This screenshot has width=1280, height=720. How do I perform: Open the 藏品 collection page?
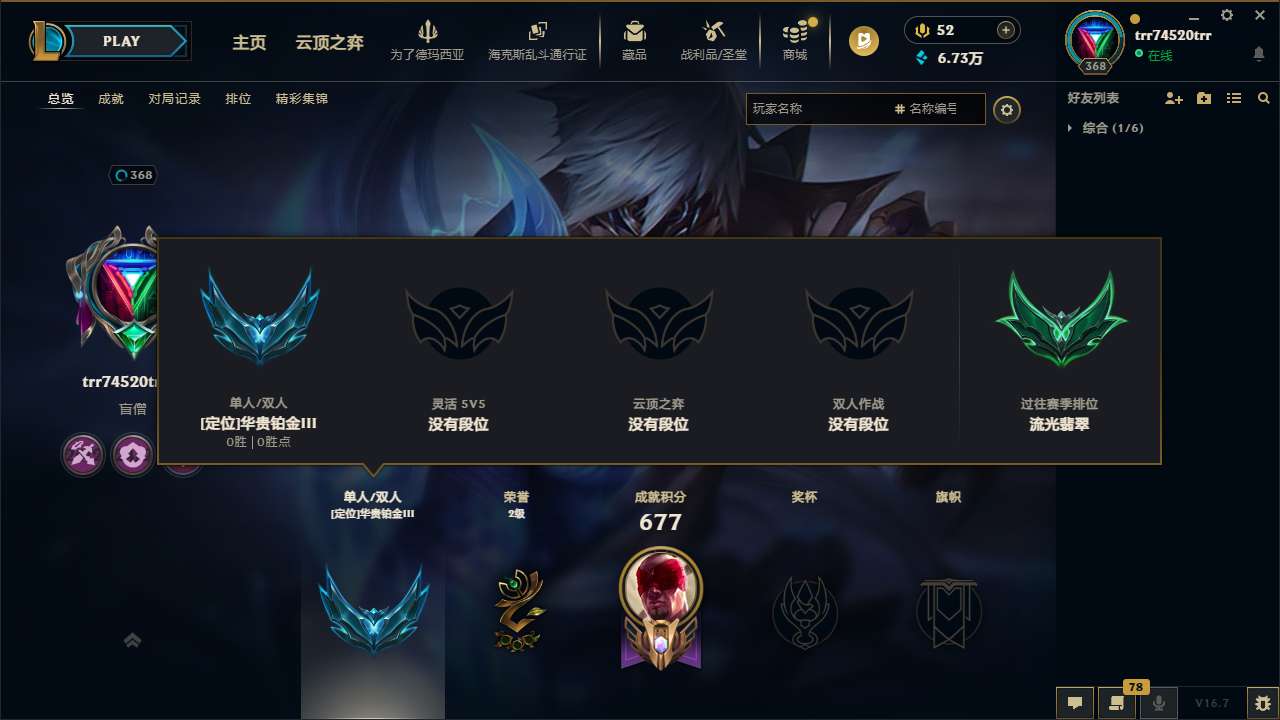tap(635, 40)
